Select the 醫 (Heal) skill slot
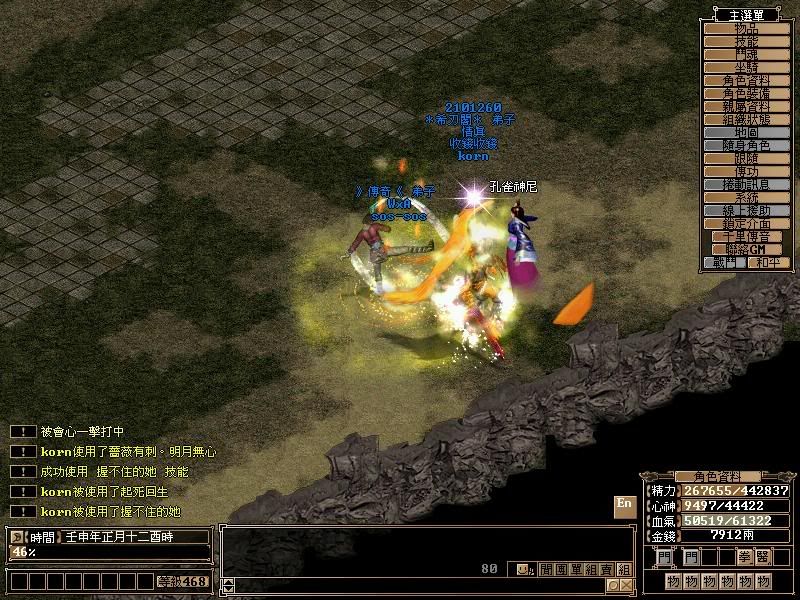 click(x=763, y=557)
